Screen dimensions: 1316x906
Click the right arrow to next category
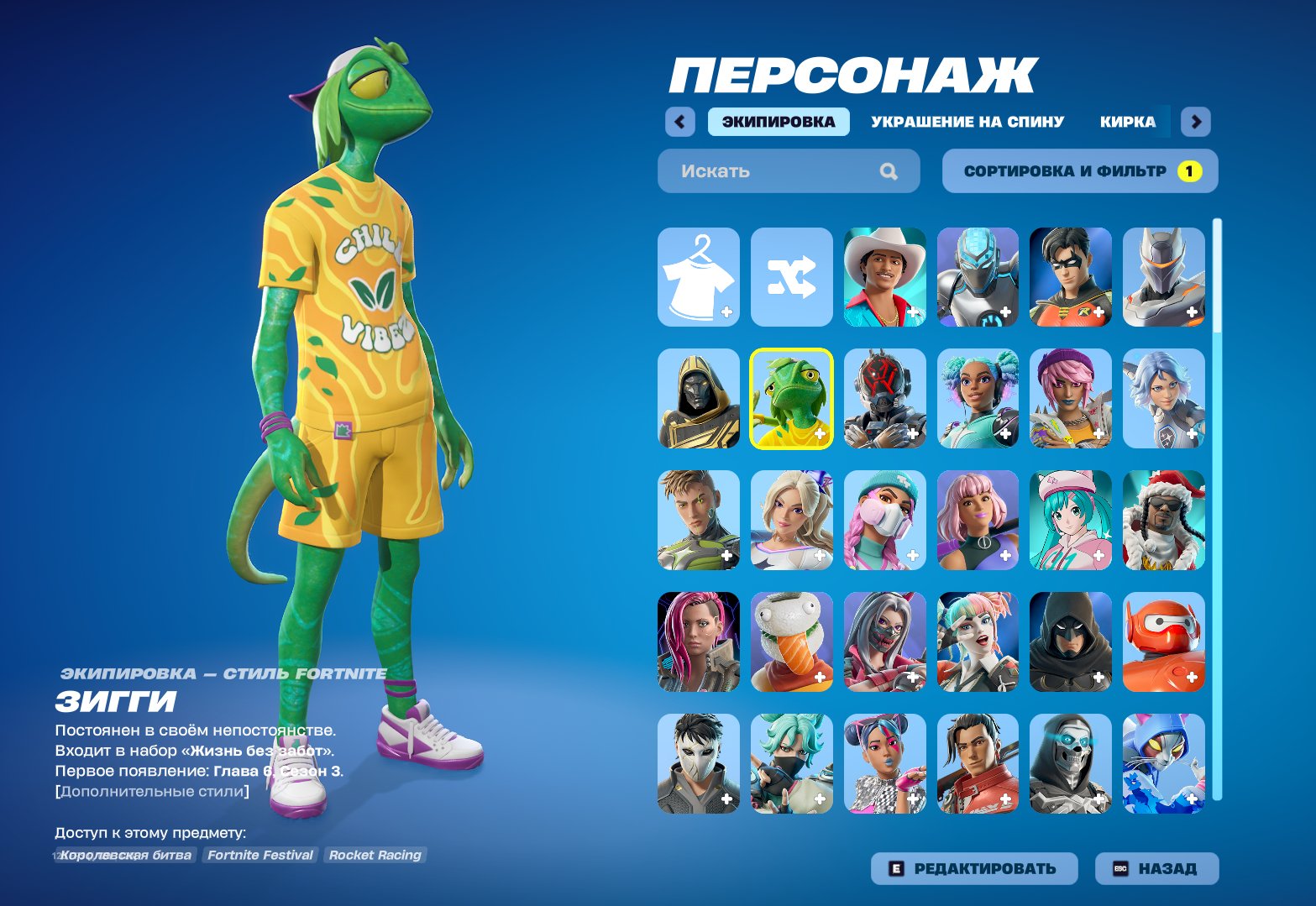click(1196, 121)
